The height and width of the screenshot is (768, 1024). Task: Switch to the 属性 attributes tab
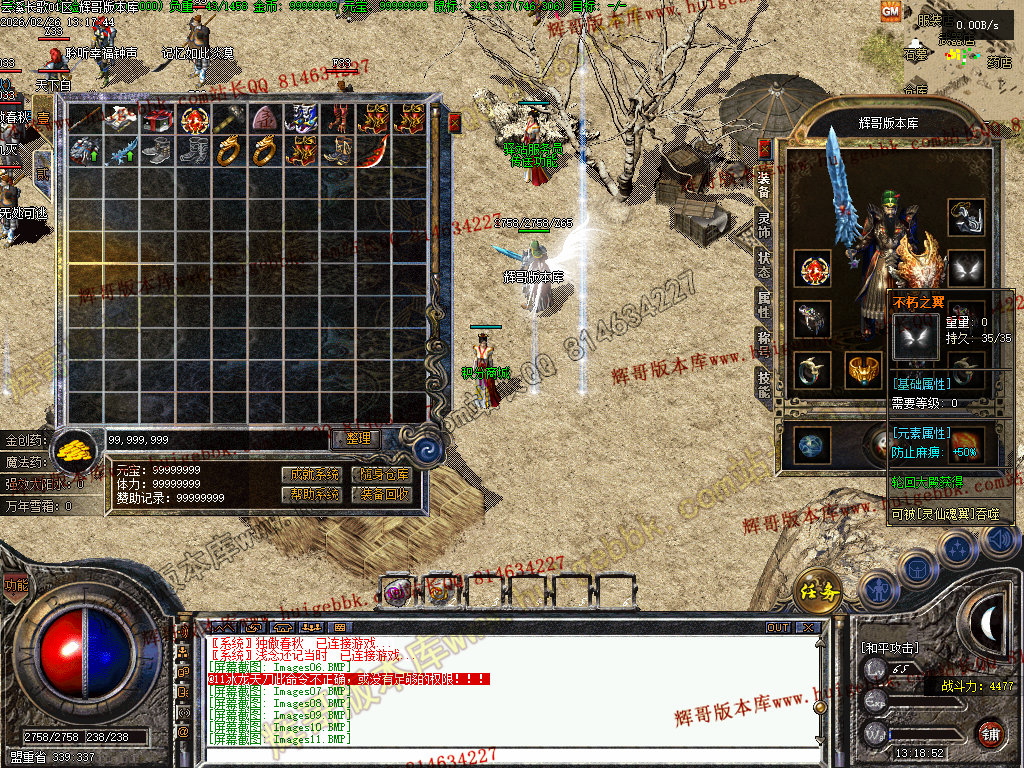tap(764, 305)
